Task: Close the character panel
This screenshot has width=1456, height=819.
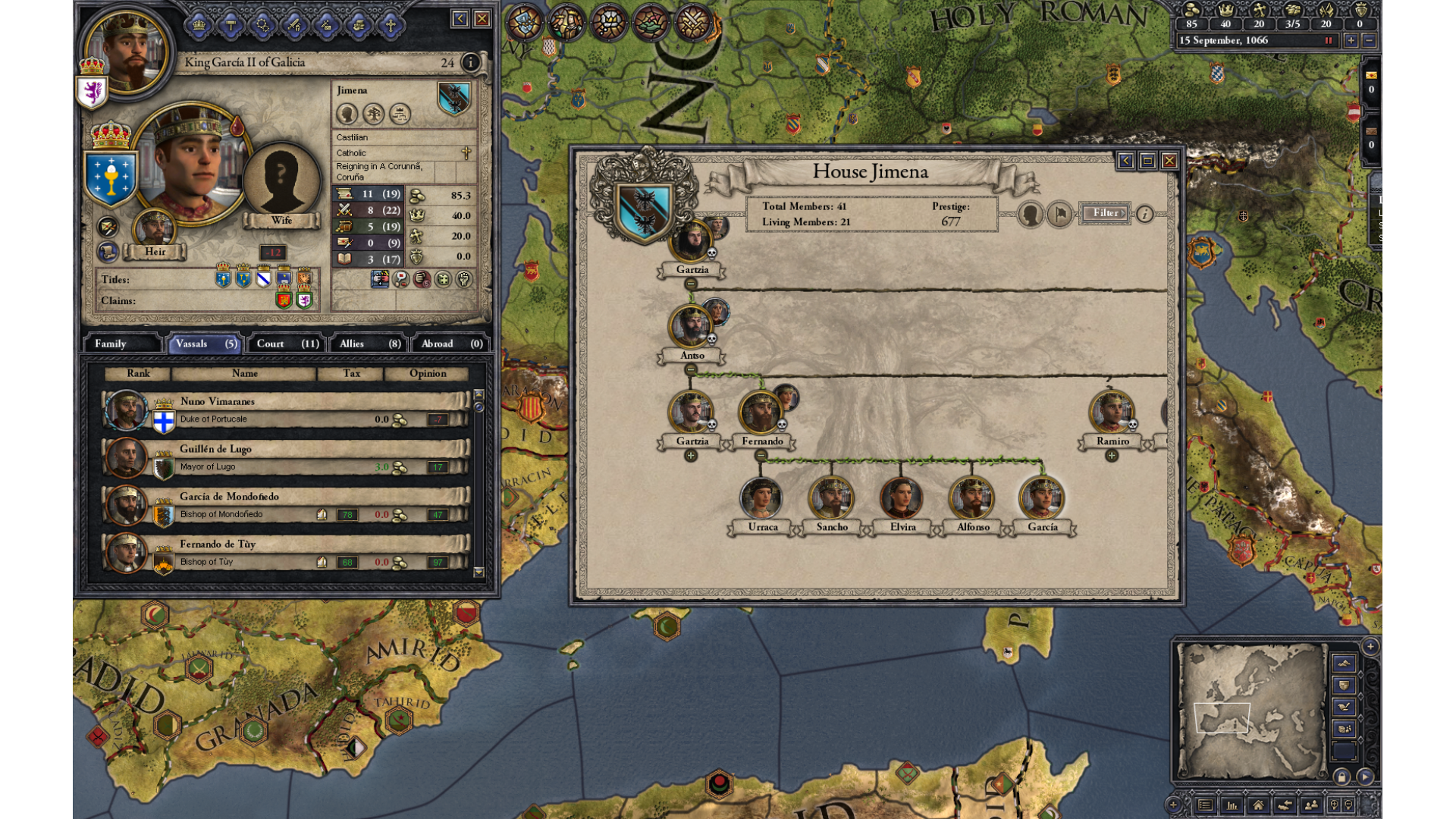Action: coord(482,19)
